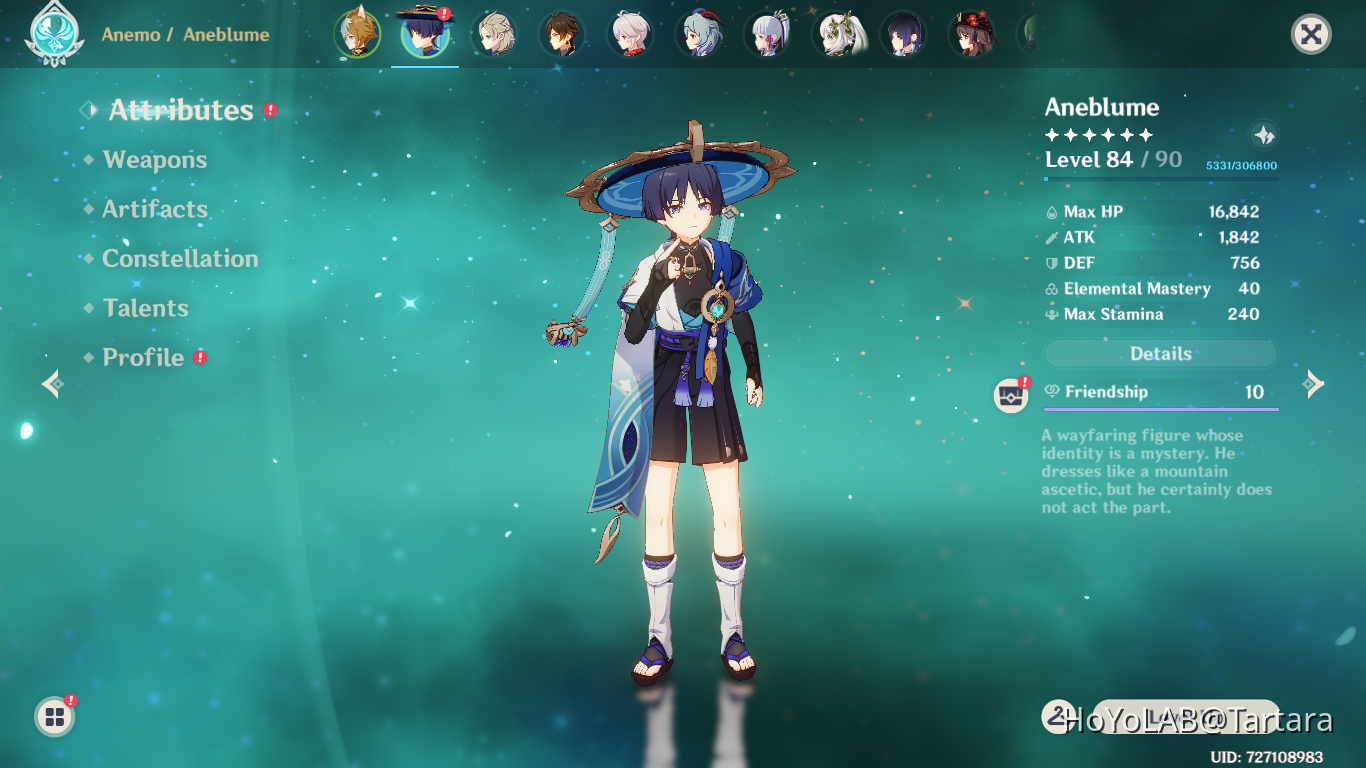Image resolution: width=1366 pixels, height=768 pixels.
Task: Show the Constellation page
Action: click(180, 259)
